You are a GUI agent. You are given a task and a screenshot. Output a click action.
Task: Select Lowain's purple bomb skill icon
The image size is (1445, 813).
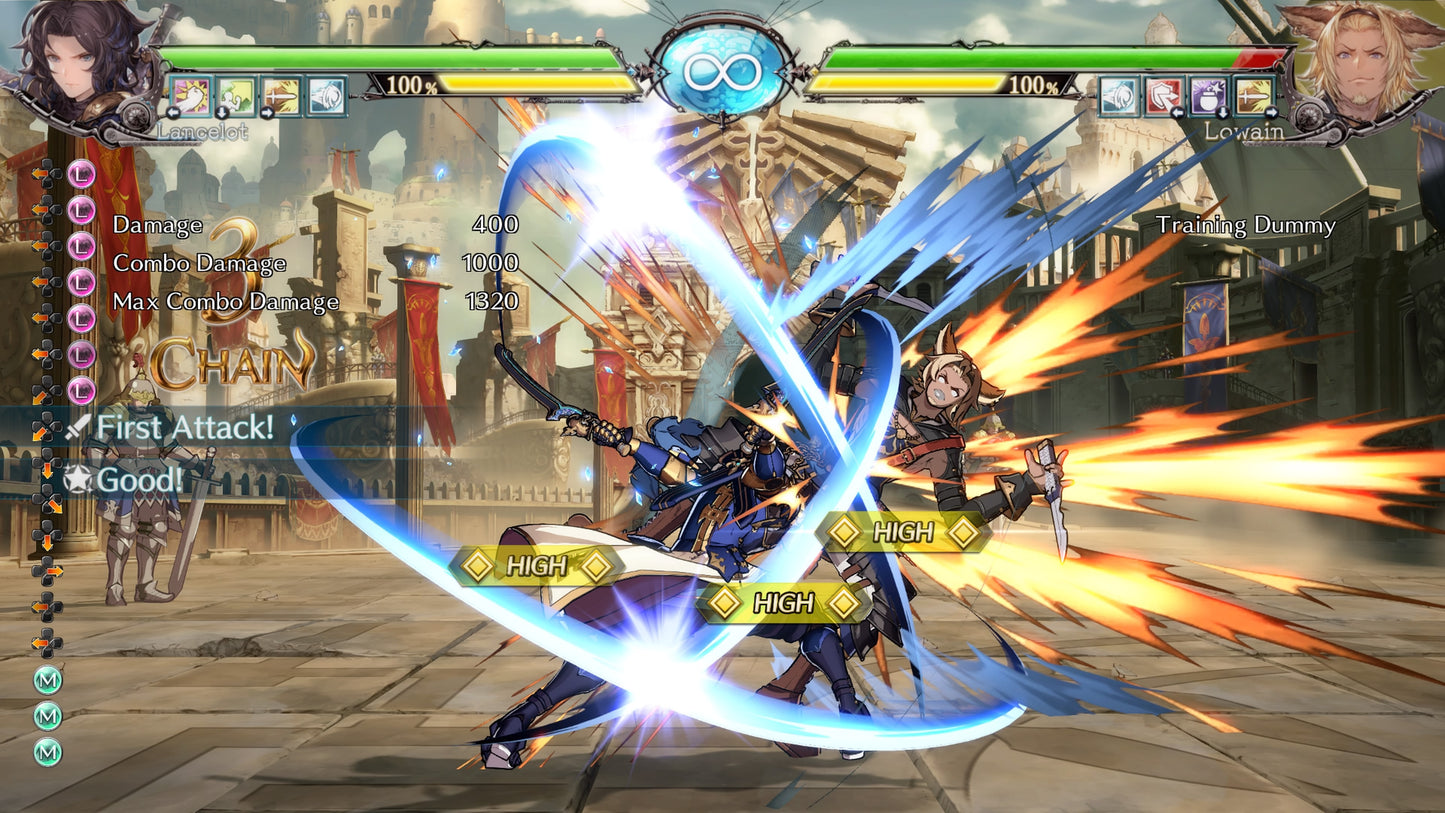point(1208,96)
